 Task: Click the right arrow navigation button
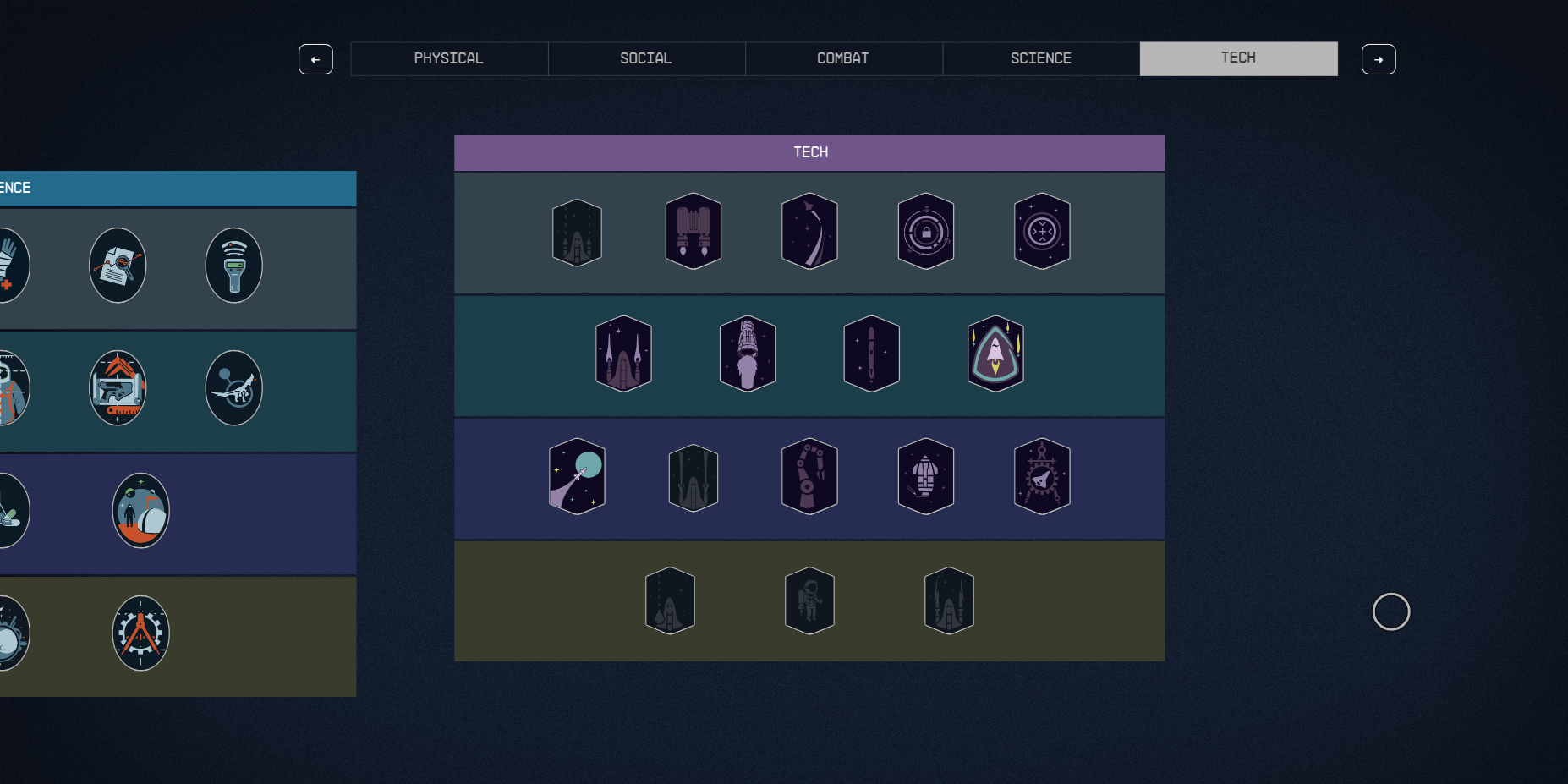coord(1379,59)
